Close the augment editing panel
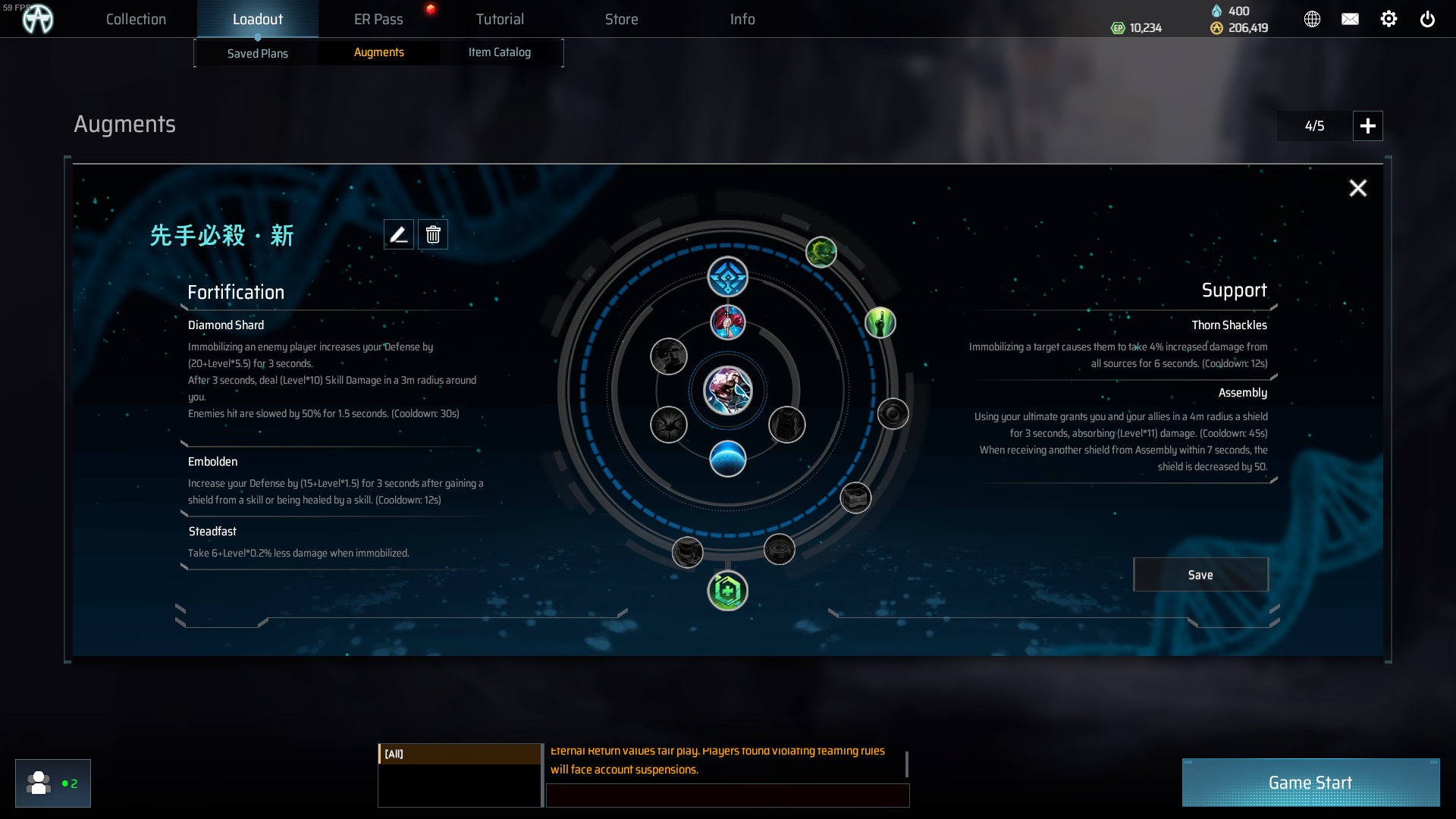The height and width of the screenshot is (819, 1456). click(1357, 188)
